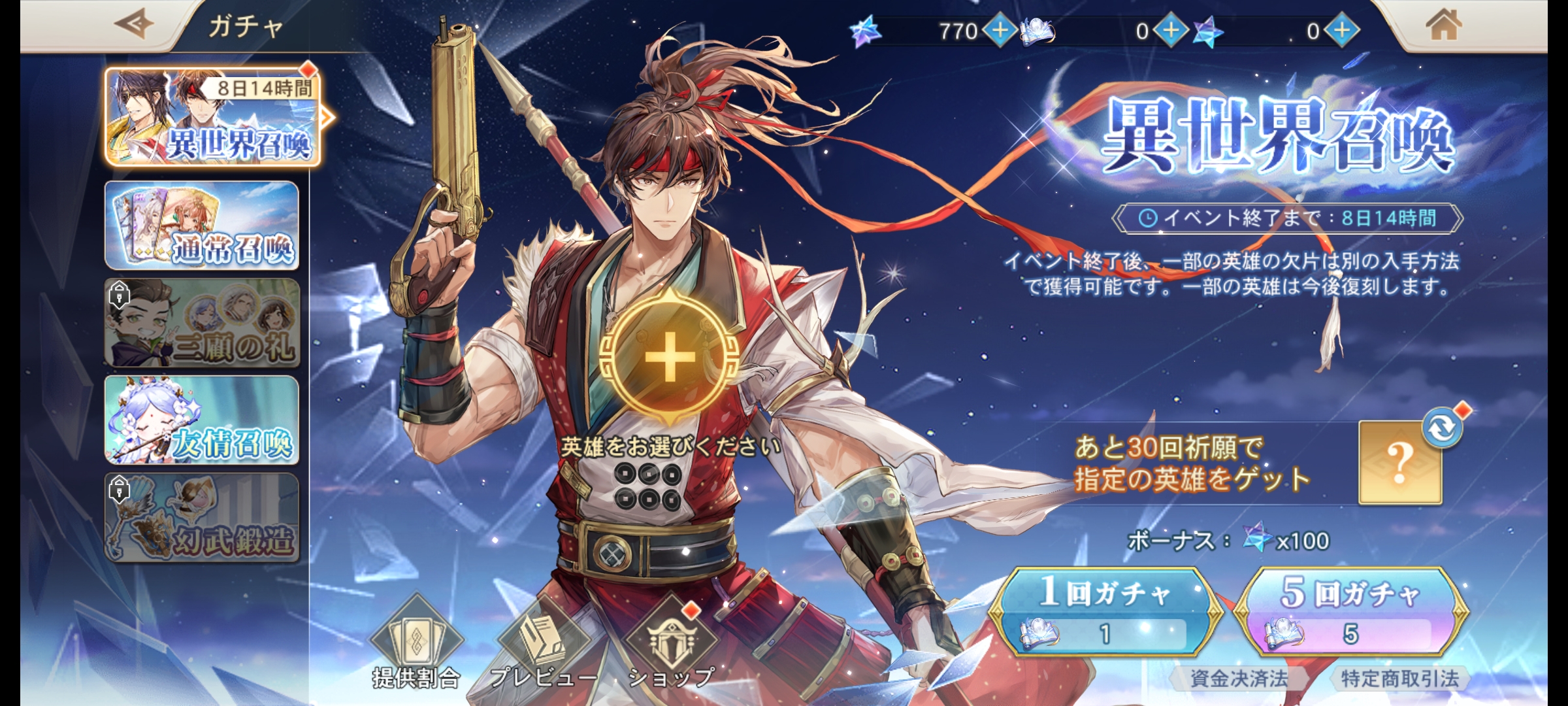The width and height of the screenshot is (1568, 706).
Task: Go back using the arrow button
Action: click(x=134, y=25)
